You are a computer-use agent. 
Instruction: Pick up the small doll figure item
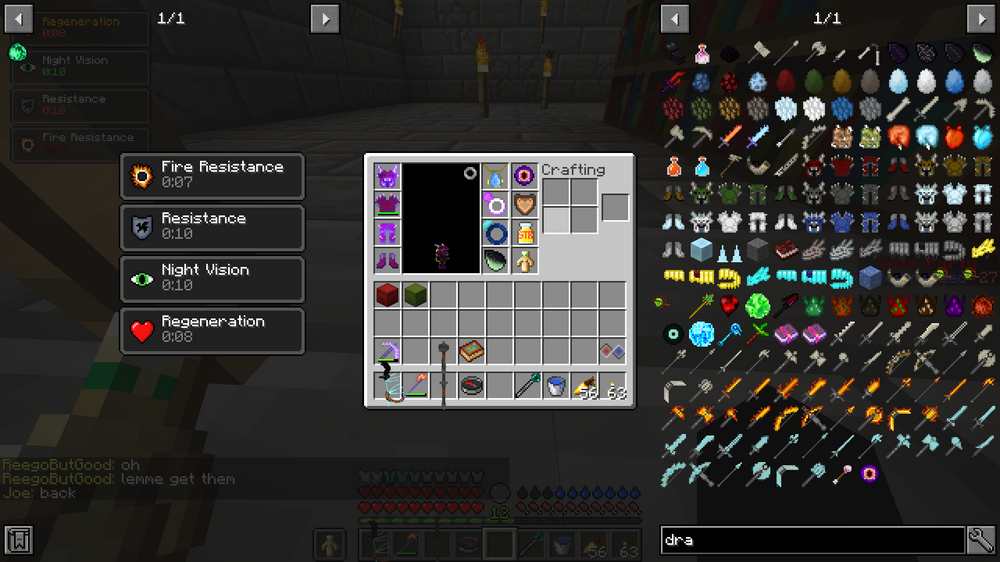[x=524, y=261]
